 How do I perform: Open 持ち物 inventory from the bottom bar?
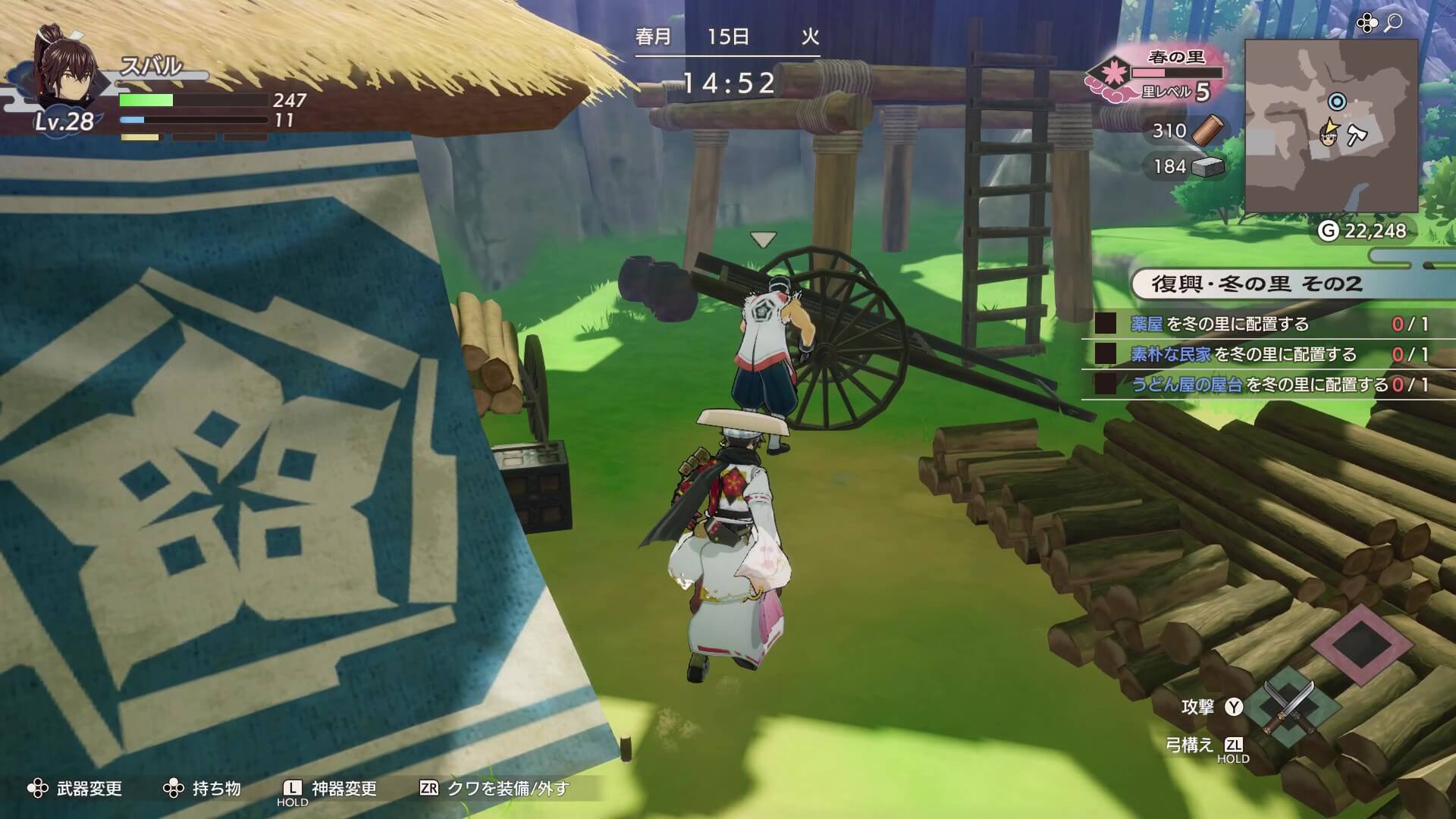[215, 789]
